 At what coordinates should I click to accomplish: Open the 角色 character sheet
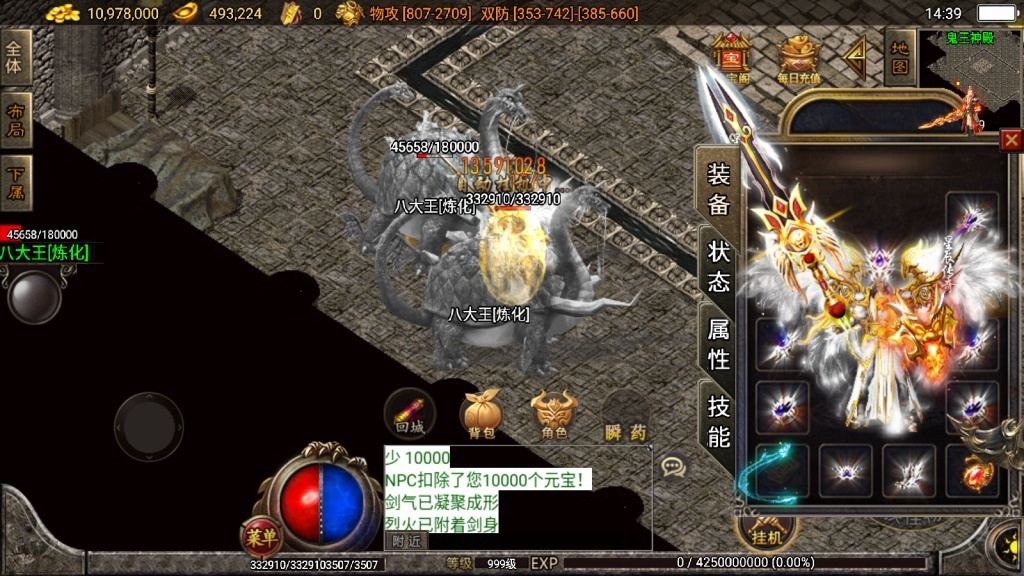coord(554,414)
